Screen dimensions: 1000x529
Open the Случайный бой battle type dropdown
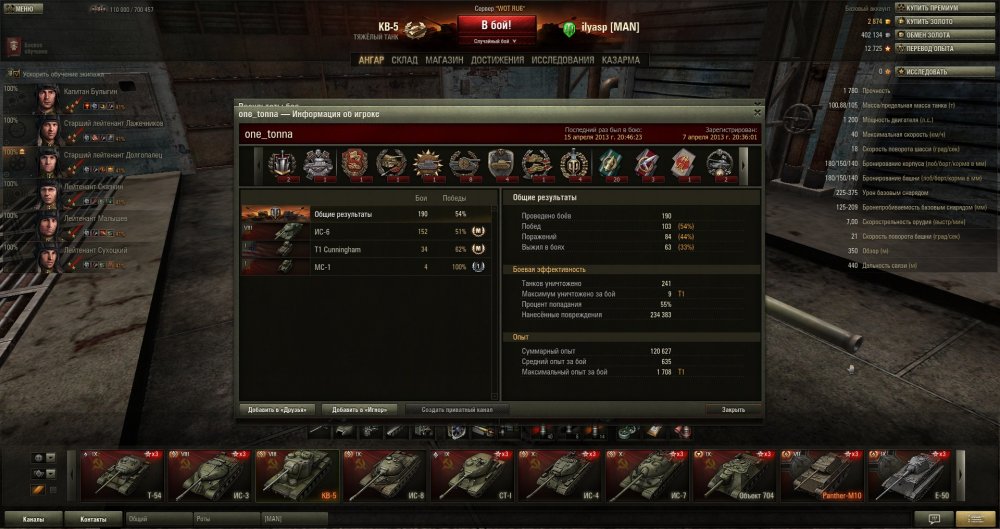(x=492, y=42)
